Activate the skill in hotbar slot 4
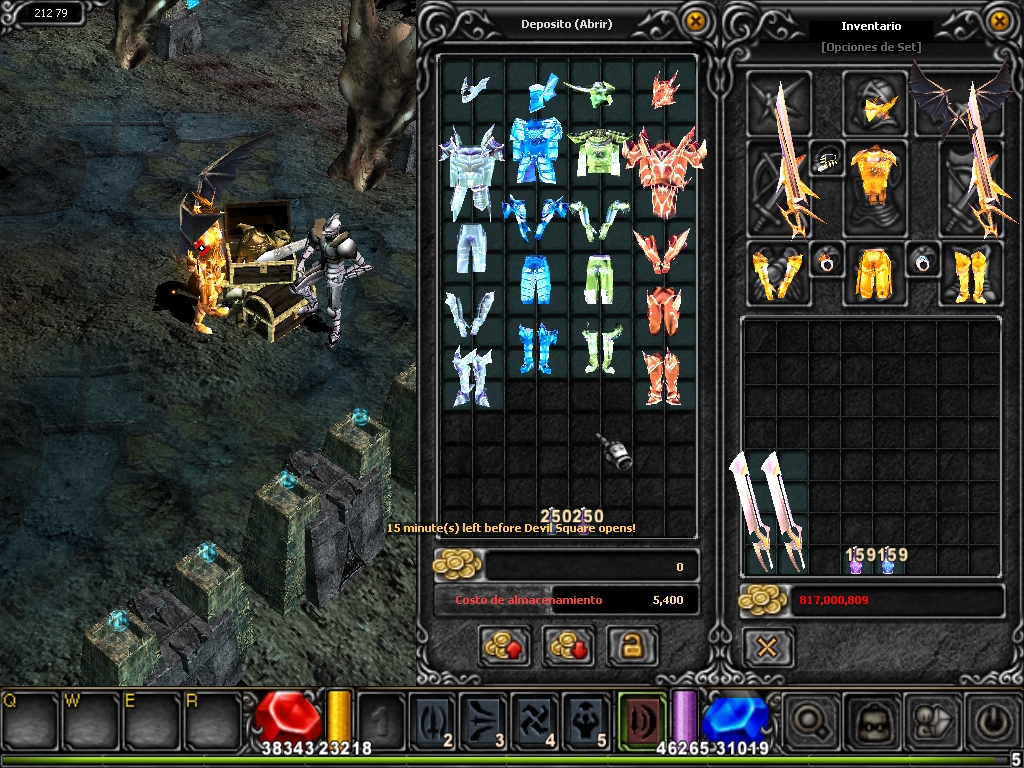Image resolution: width=1024 pixels, height=768 pixels. (x=534, y=720)
